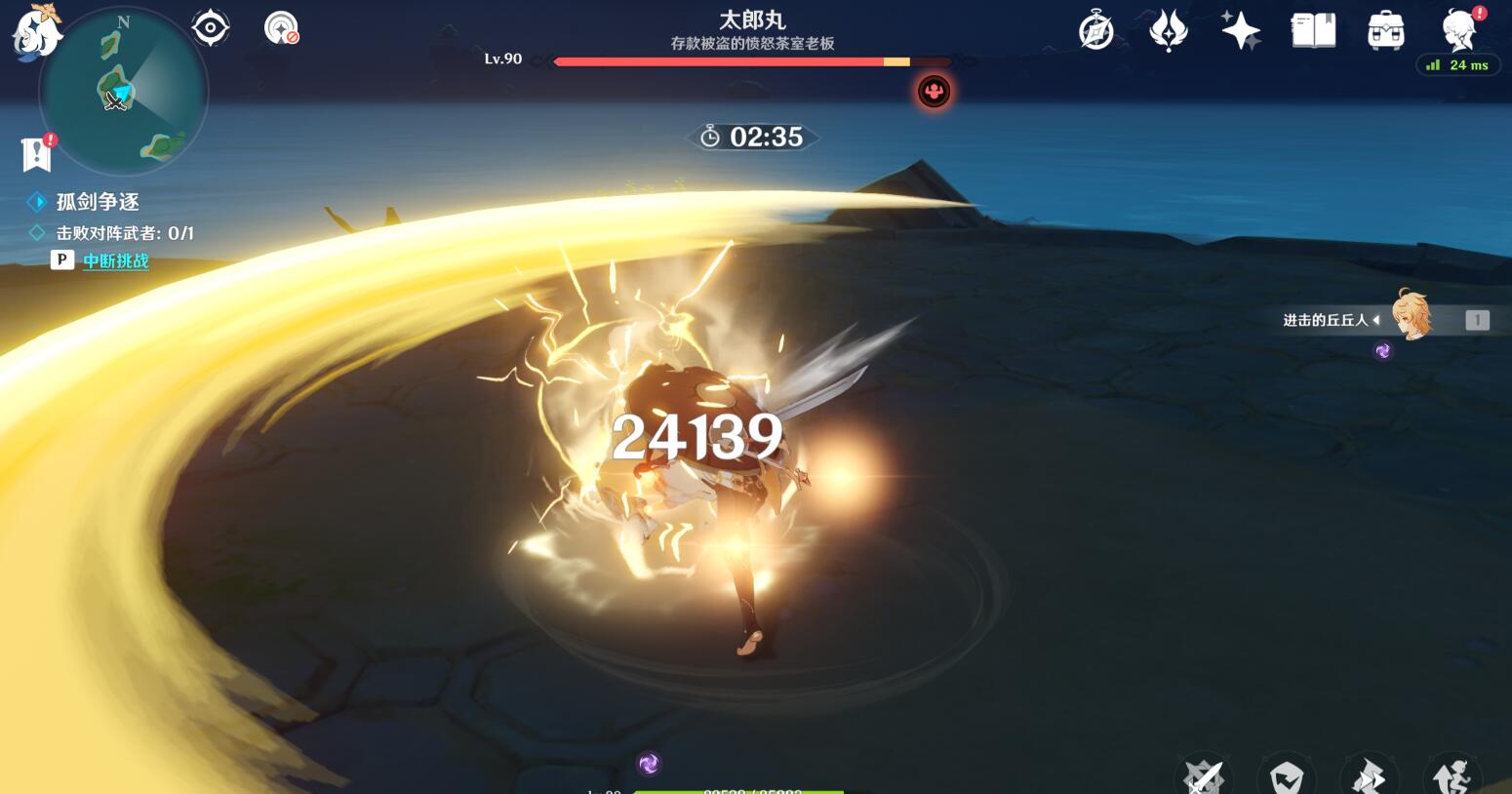Open the map from the circular minimap
Screen dimensions: 1512x794
(124, 93)
